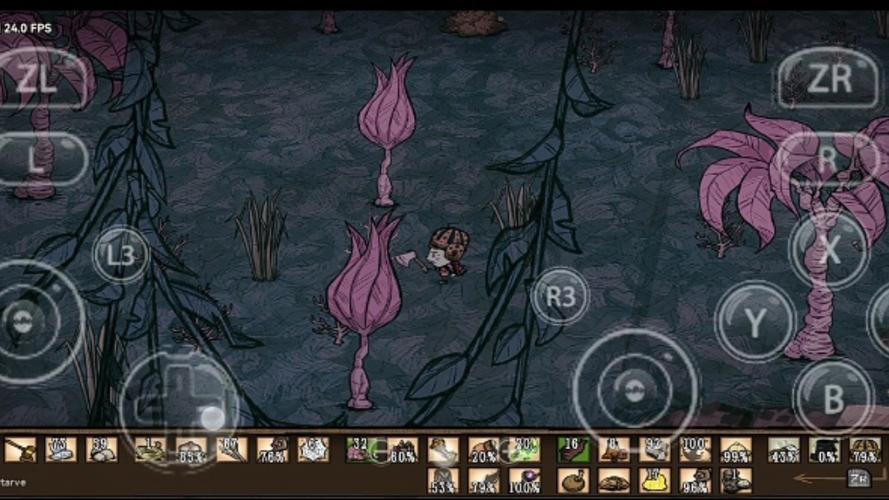
Task: Select the green-highlighted slot with 16
Action: coord(573,450)
